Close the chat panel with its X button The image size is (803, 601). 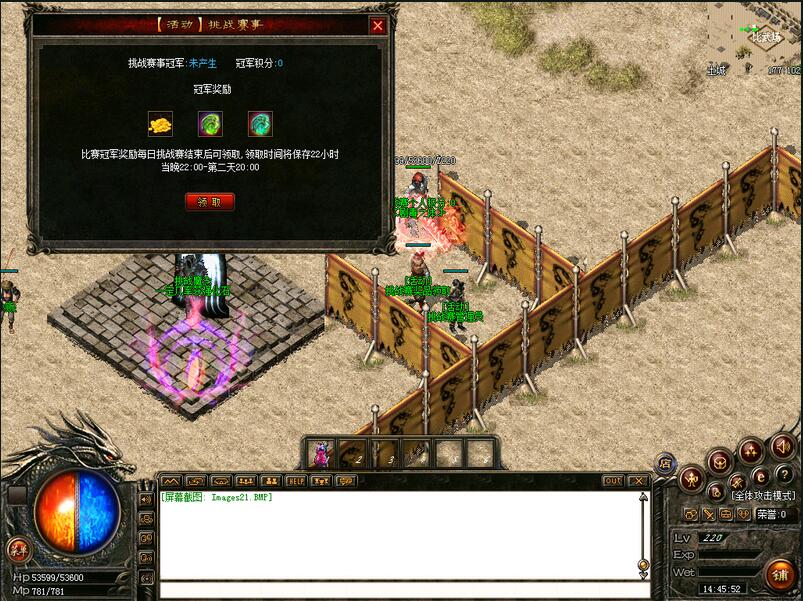pyautogui.click(x=638, y=481)
